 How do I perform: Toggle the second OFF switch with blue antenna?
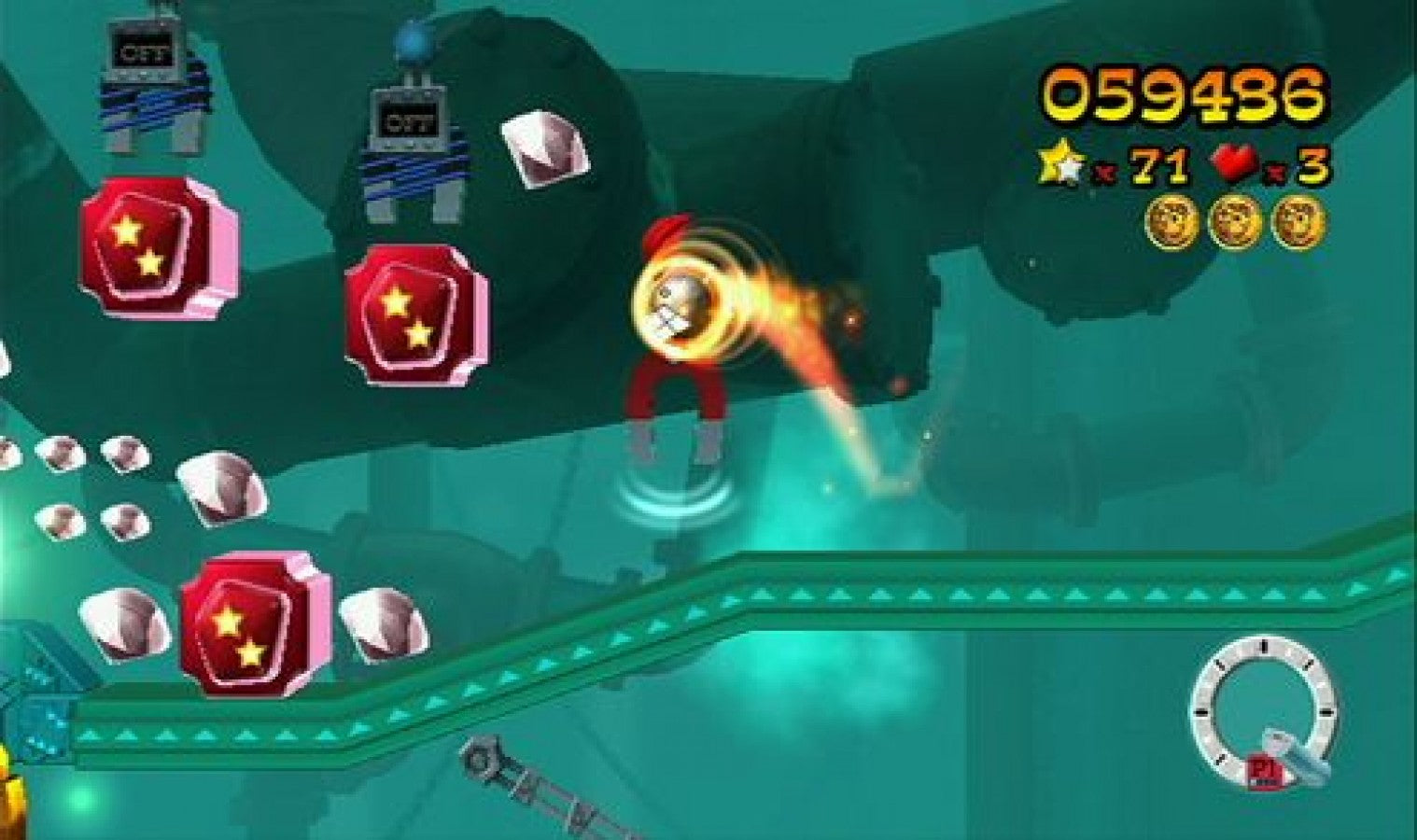pos(408,121)
